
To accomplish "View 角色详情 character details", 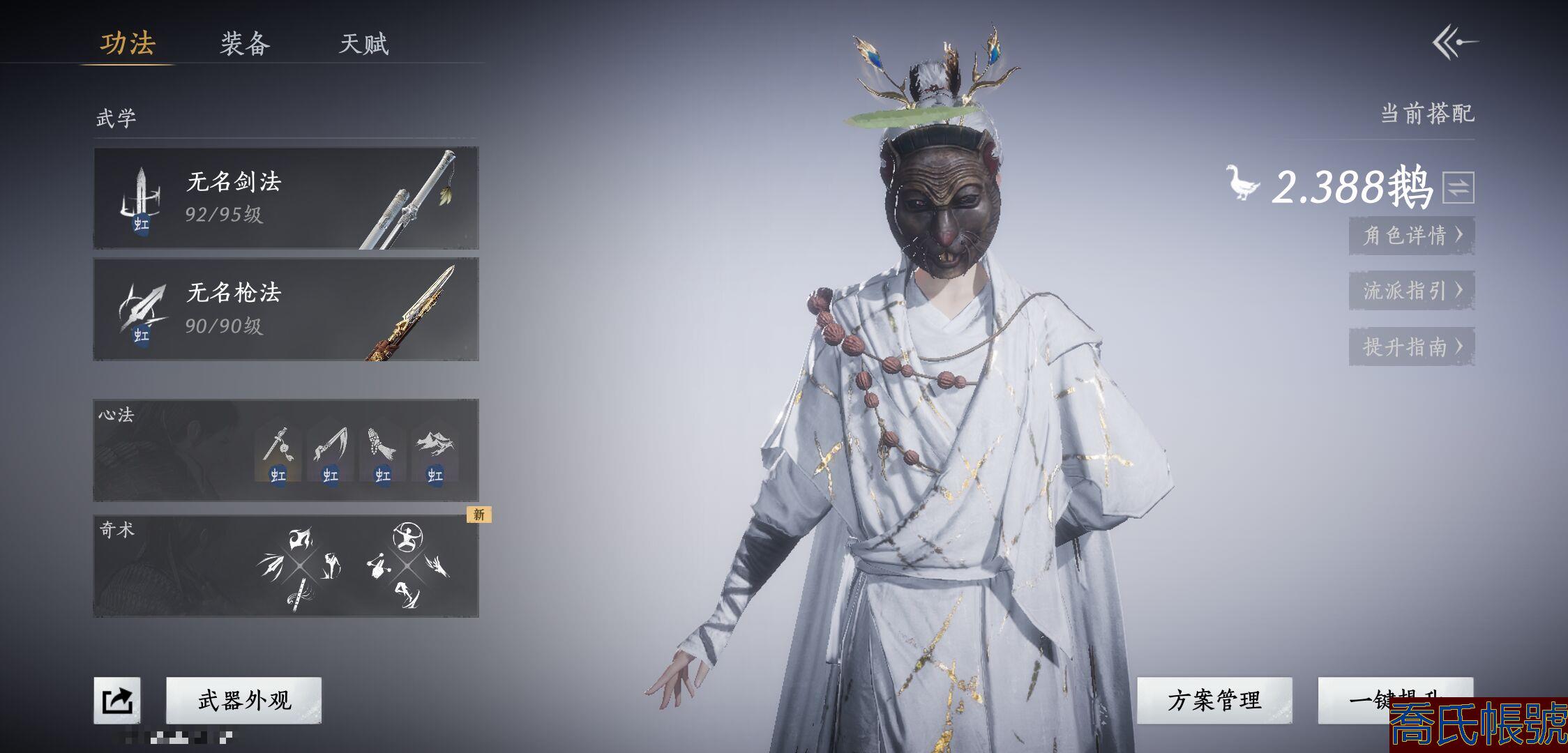I will pos(1412,235).
